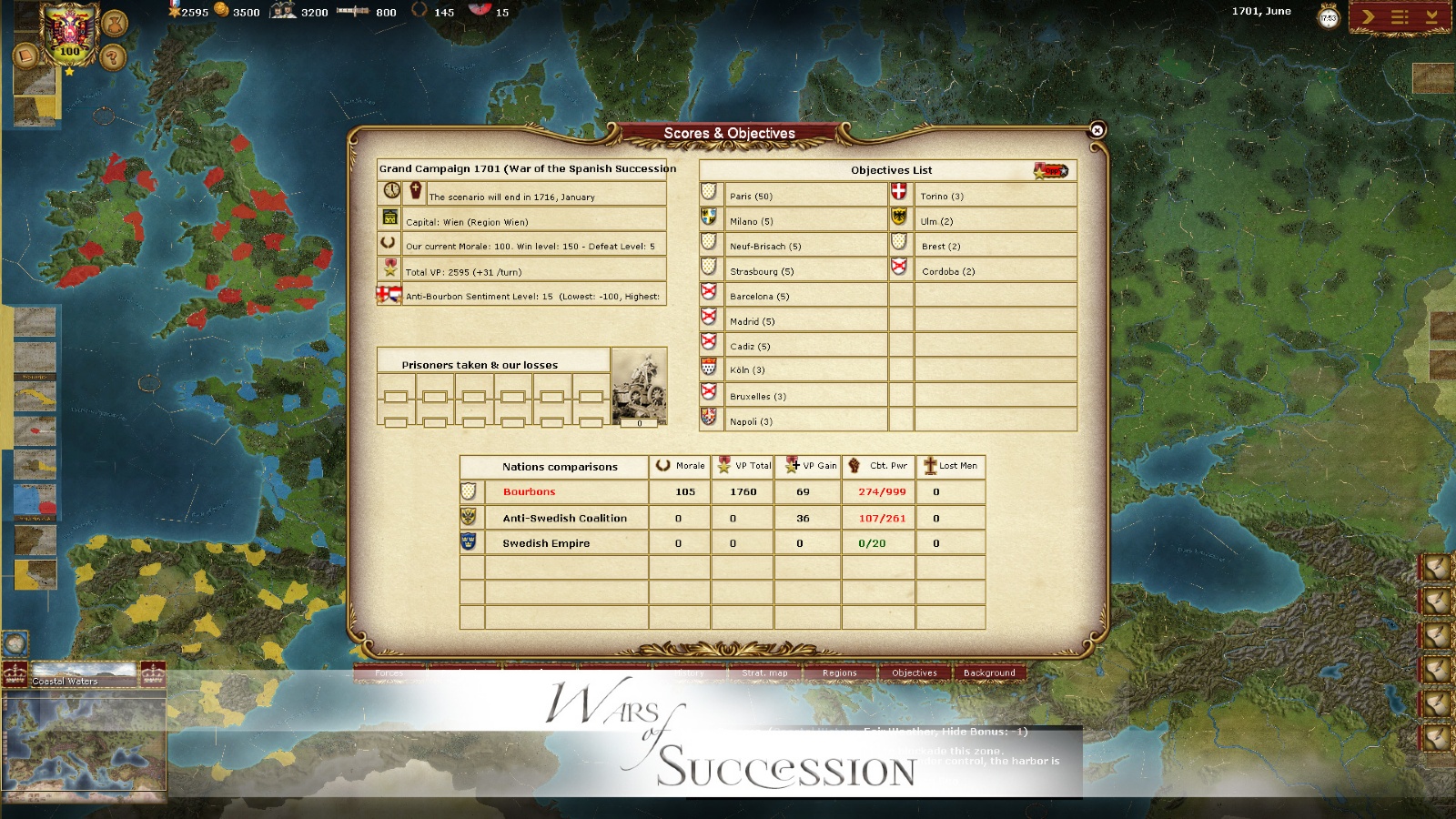
Task: Click the cannon artwork in prisoners panel
Action: pos(640,385)
